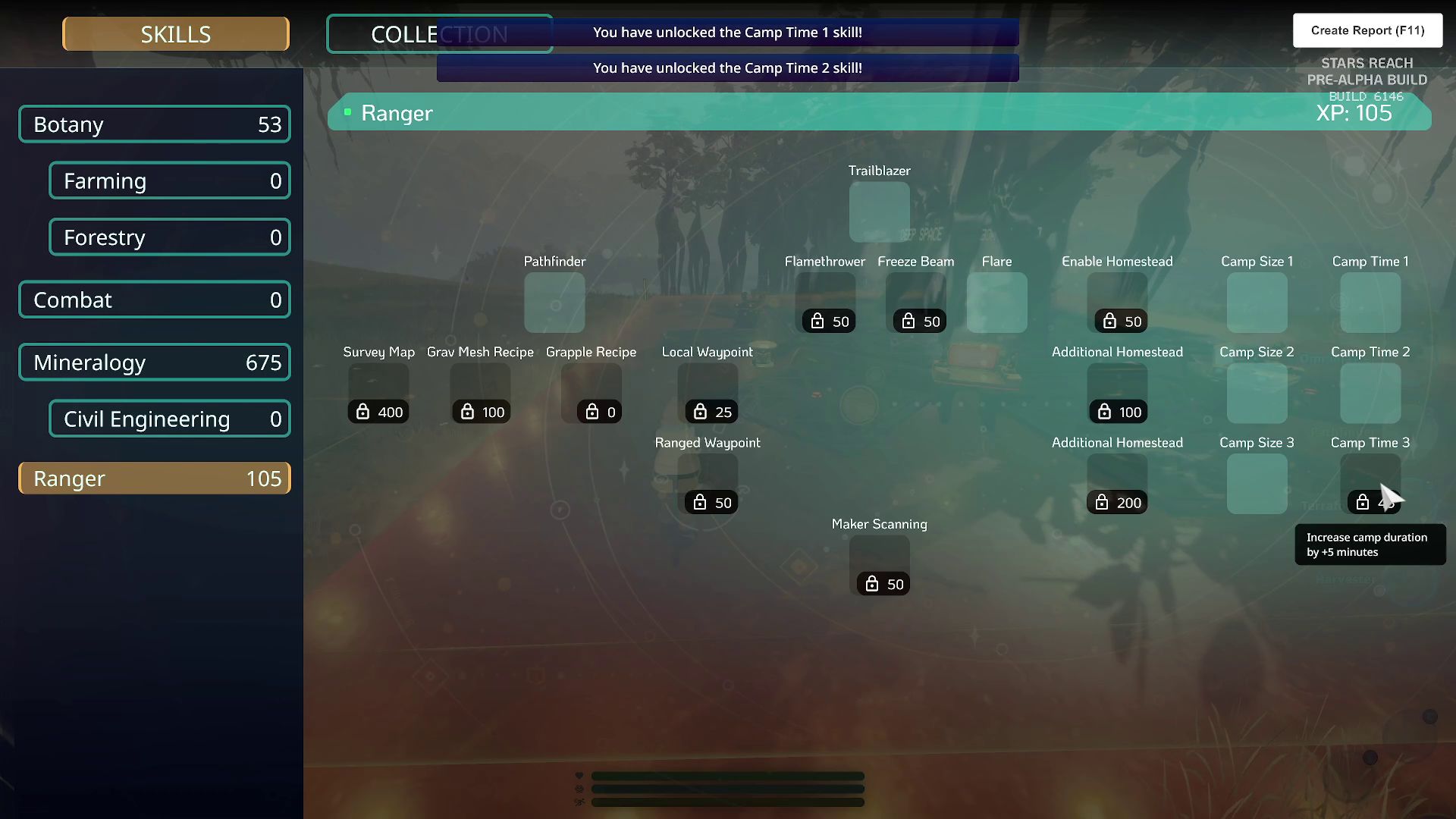This screenshot has height=819, width=1456.
Task: Unlock the Grapple Recipe skill
Action: tap(591, 393)
